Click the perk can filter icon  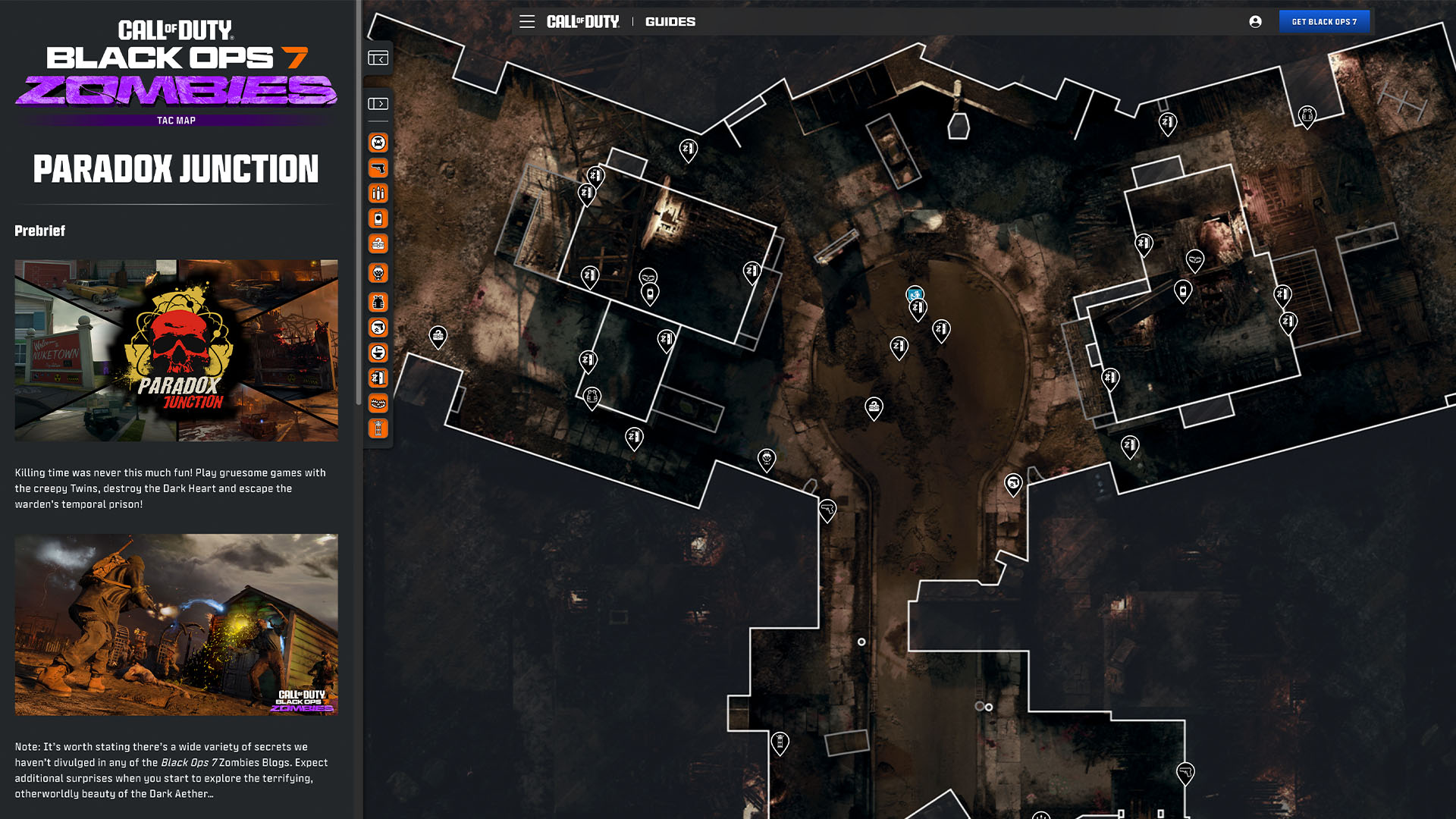pyautogui.click(x=377, y=218)
